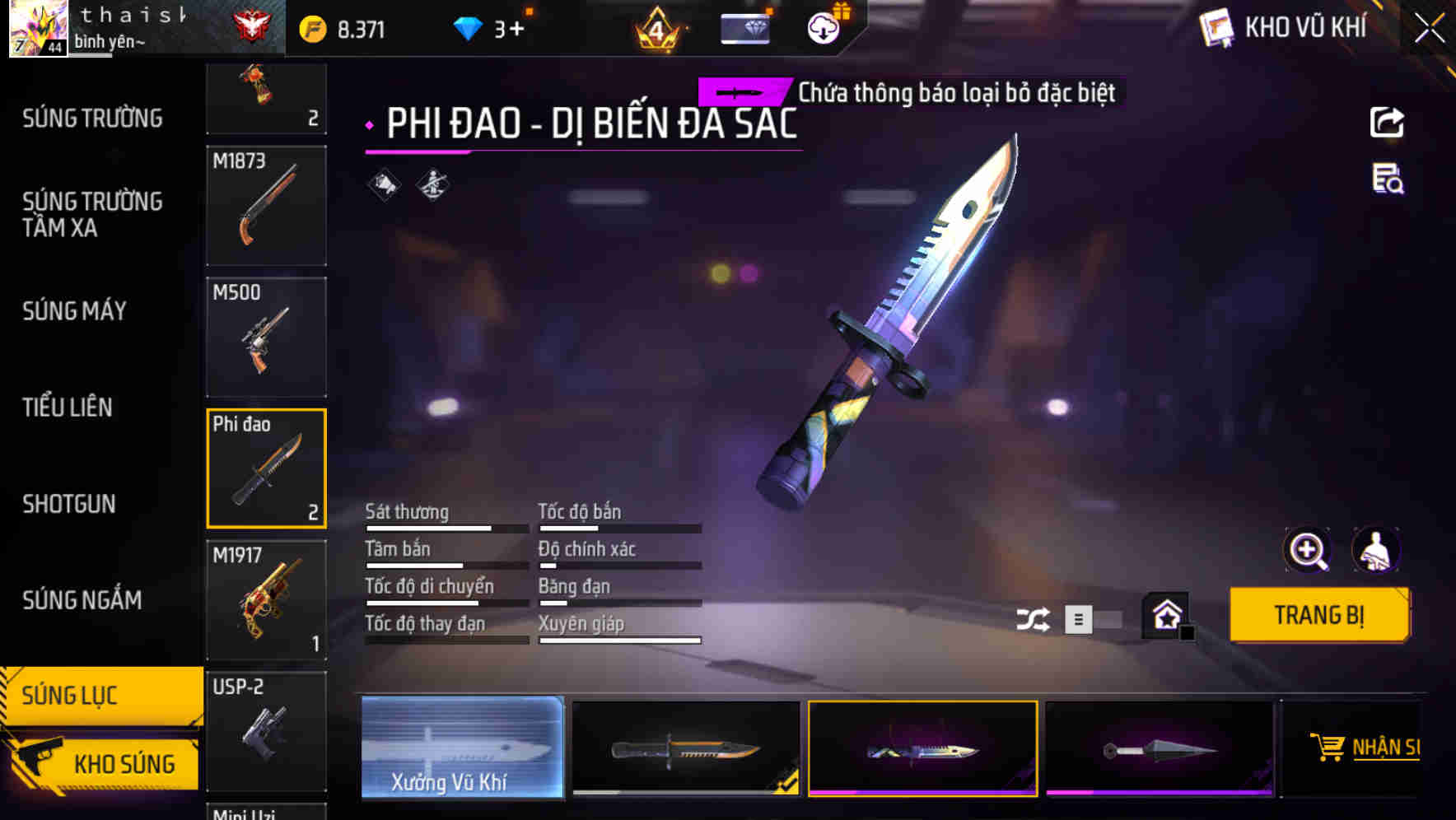Toggle the skin display switch near shuffle icon
This screenshot has height=820, width=1456.
click(1095, 619)
